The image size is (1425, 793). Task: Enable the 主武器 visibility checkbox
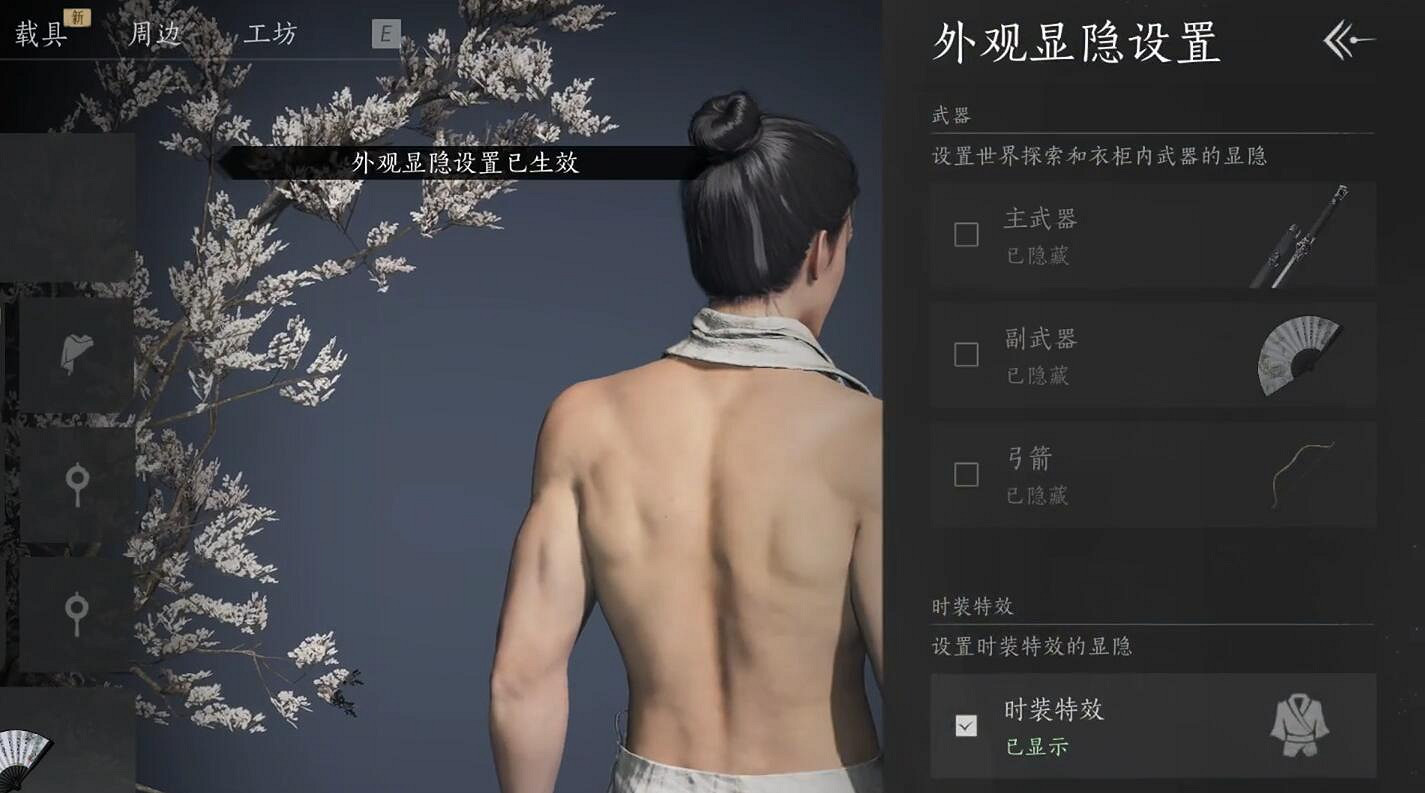[965, 233]
